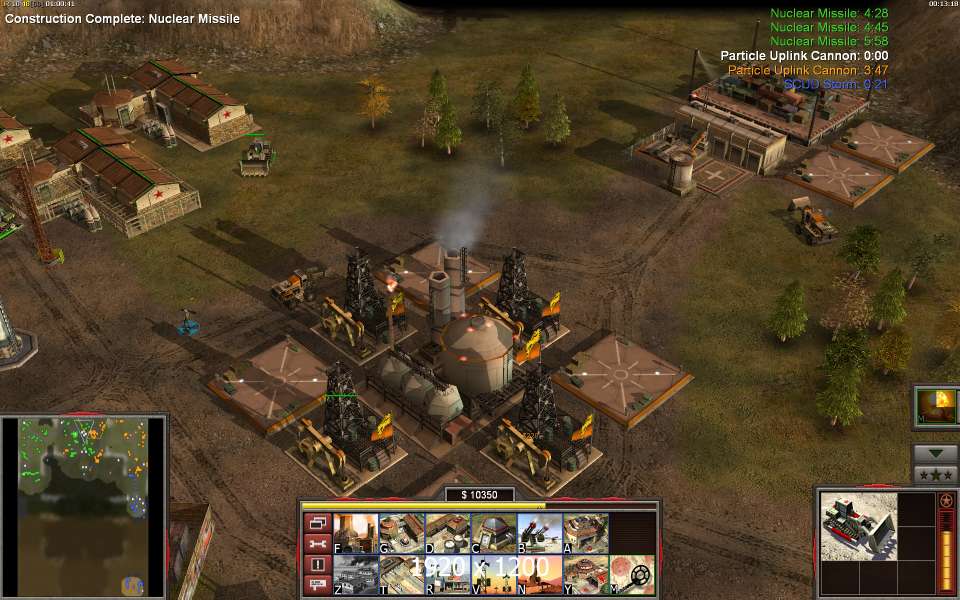Screen dimensions: 960x600
Task: Select the build icon marked T
Action: (x=401, y=575)
